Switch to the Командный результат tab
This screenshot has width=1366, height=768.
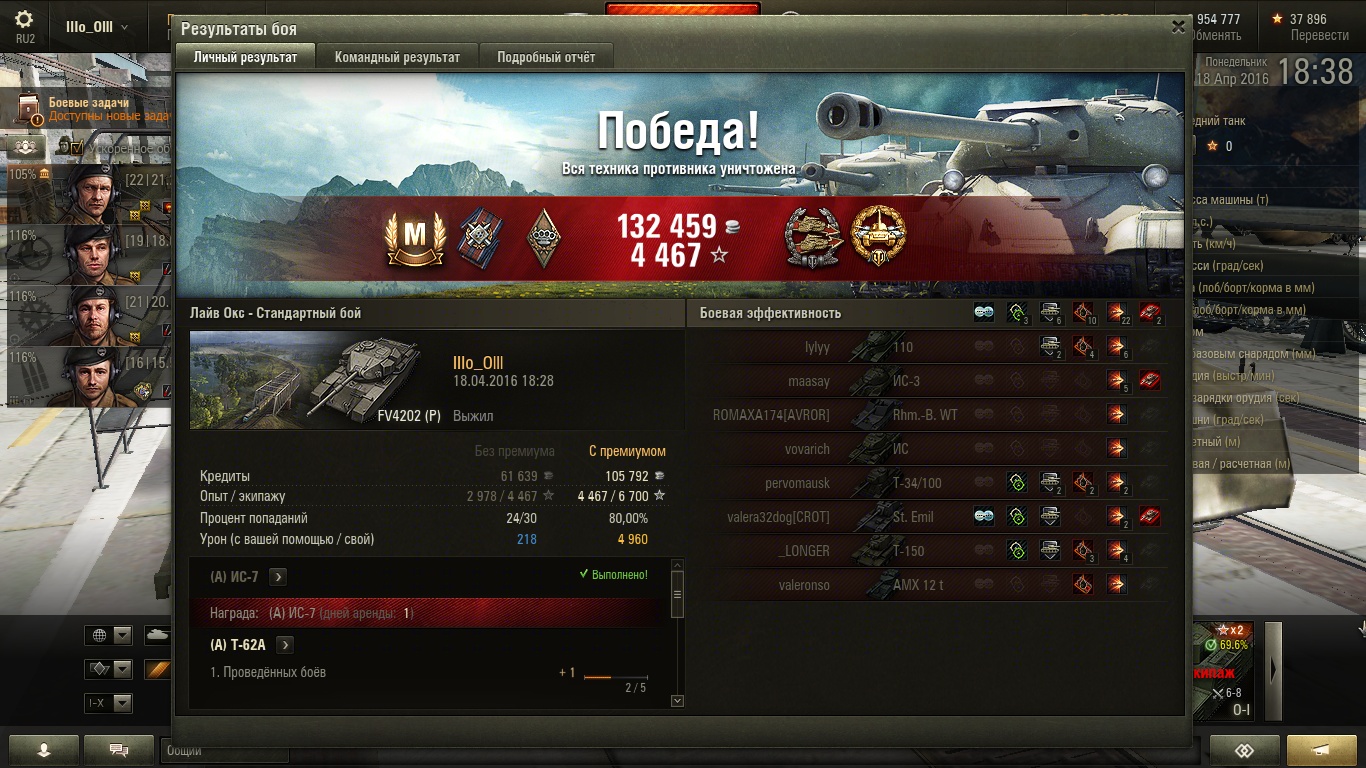pos(397,57)
